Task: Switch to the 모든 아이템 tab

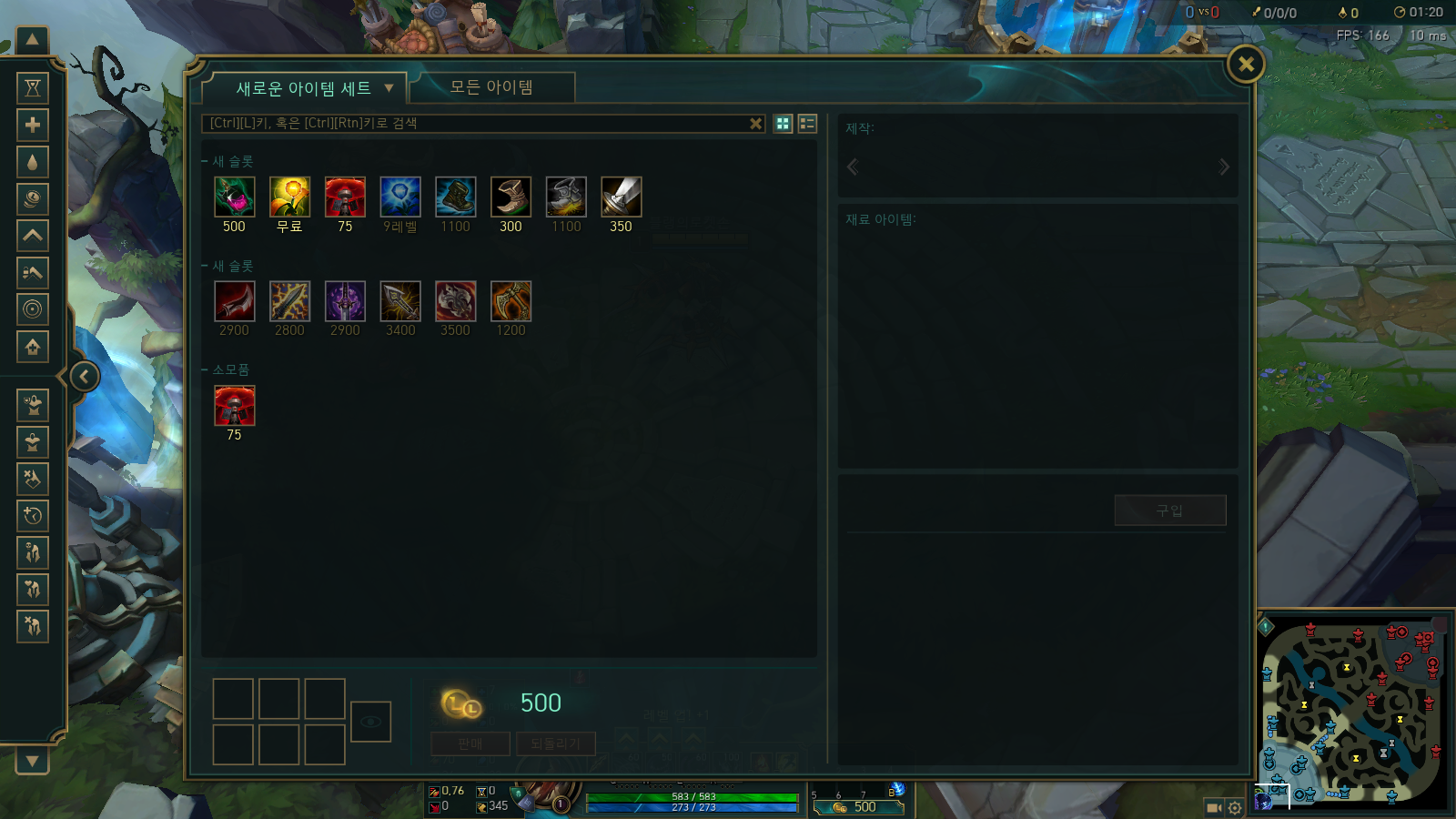Action: click(x=492, y=87)
